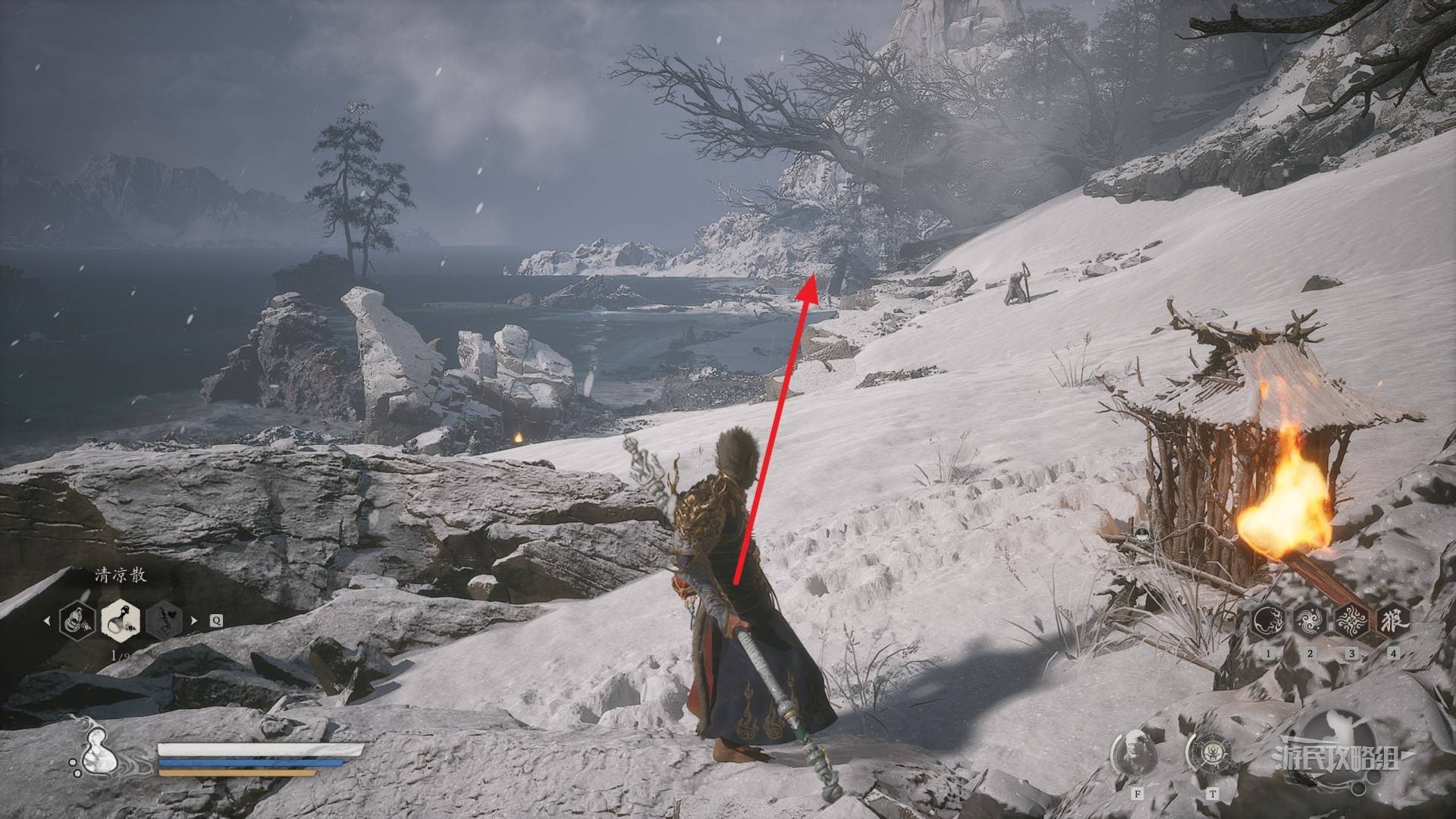Cycle quick items with the right arrow
The width and height of the screenshot is (1456, 819).
193,620
